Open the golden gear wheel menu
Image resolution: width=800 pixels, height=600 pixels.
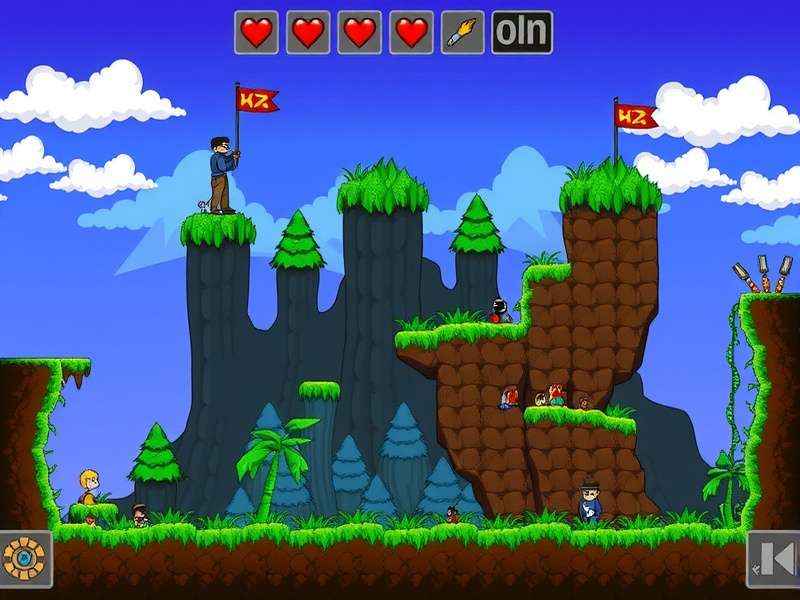point(22,557)
